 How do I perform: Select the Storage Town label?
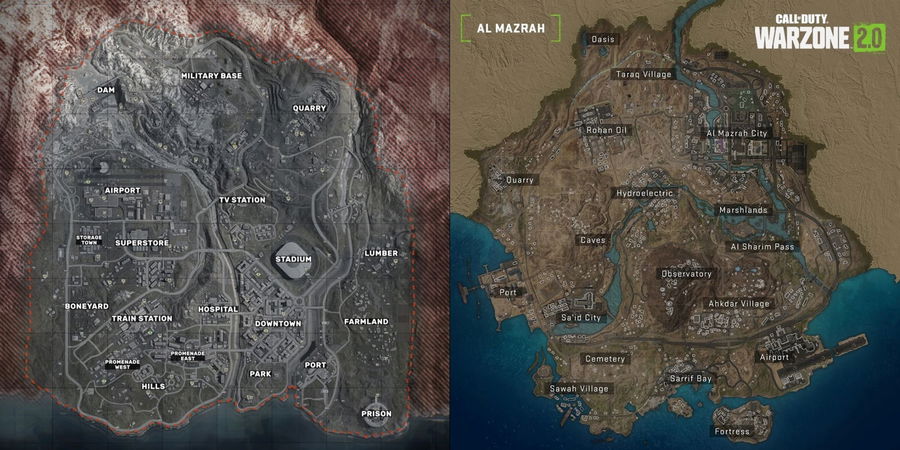coord(89,241)
